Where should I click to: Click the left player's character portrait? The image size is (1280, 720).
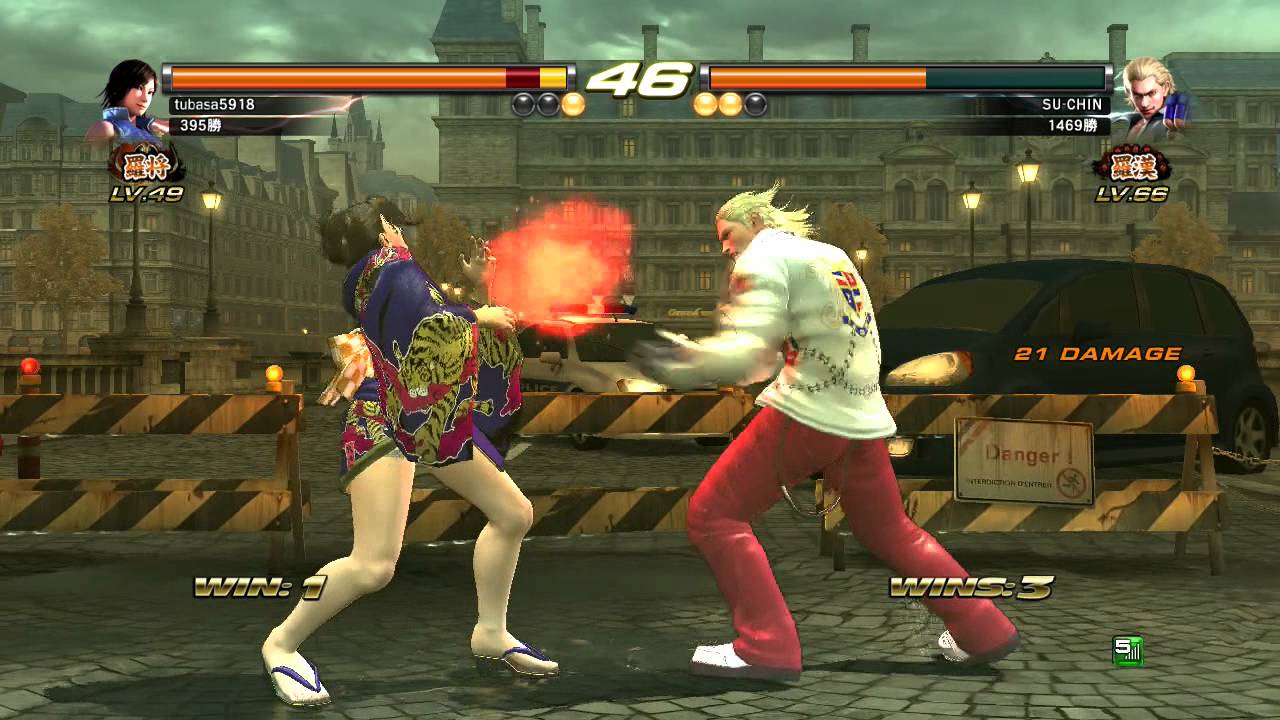click(128, 100)
